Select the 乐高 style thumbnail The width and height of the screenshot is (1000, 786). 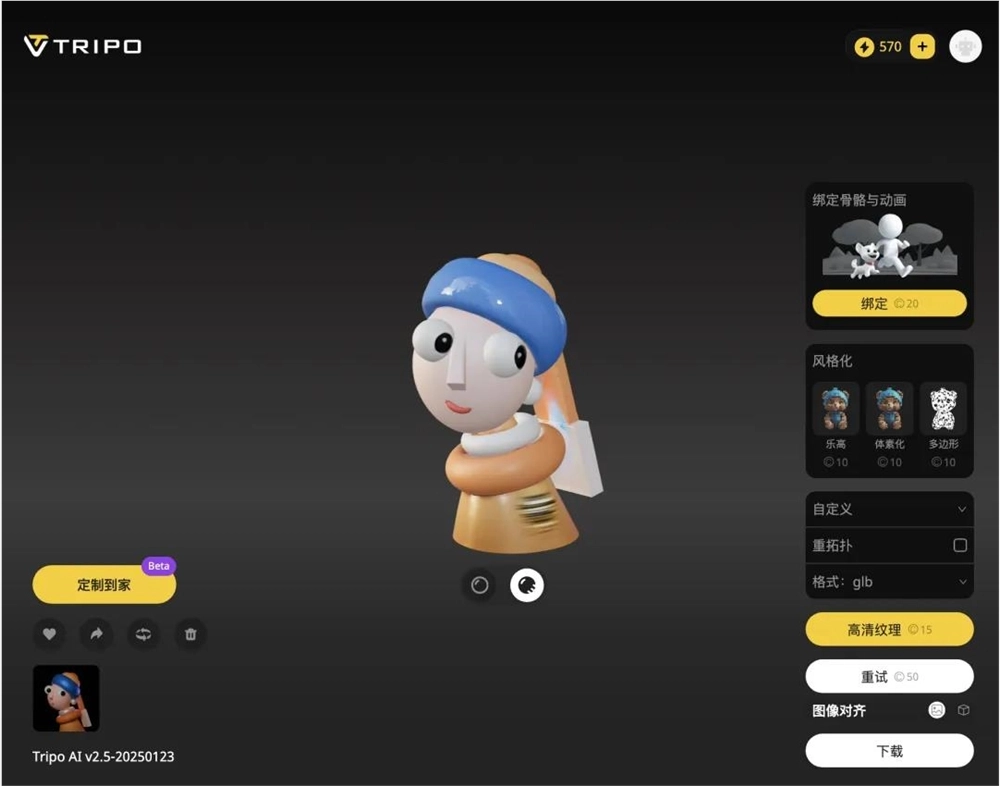835,408
